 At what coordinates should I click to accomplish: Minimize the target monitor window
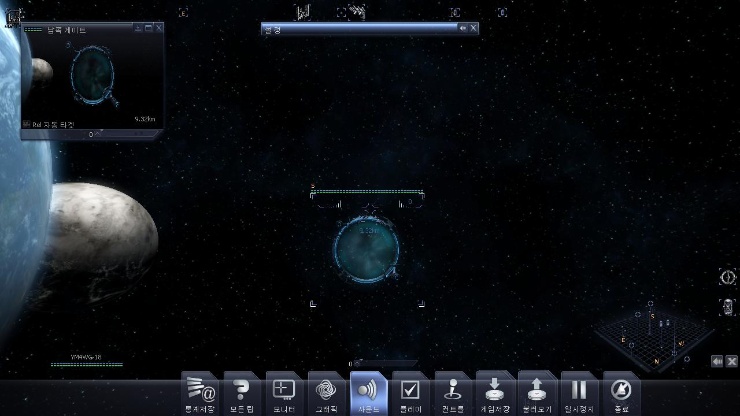click(x=137, y=28)
